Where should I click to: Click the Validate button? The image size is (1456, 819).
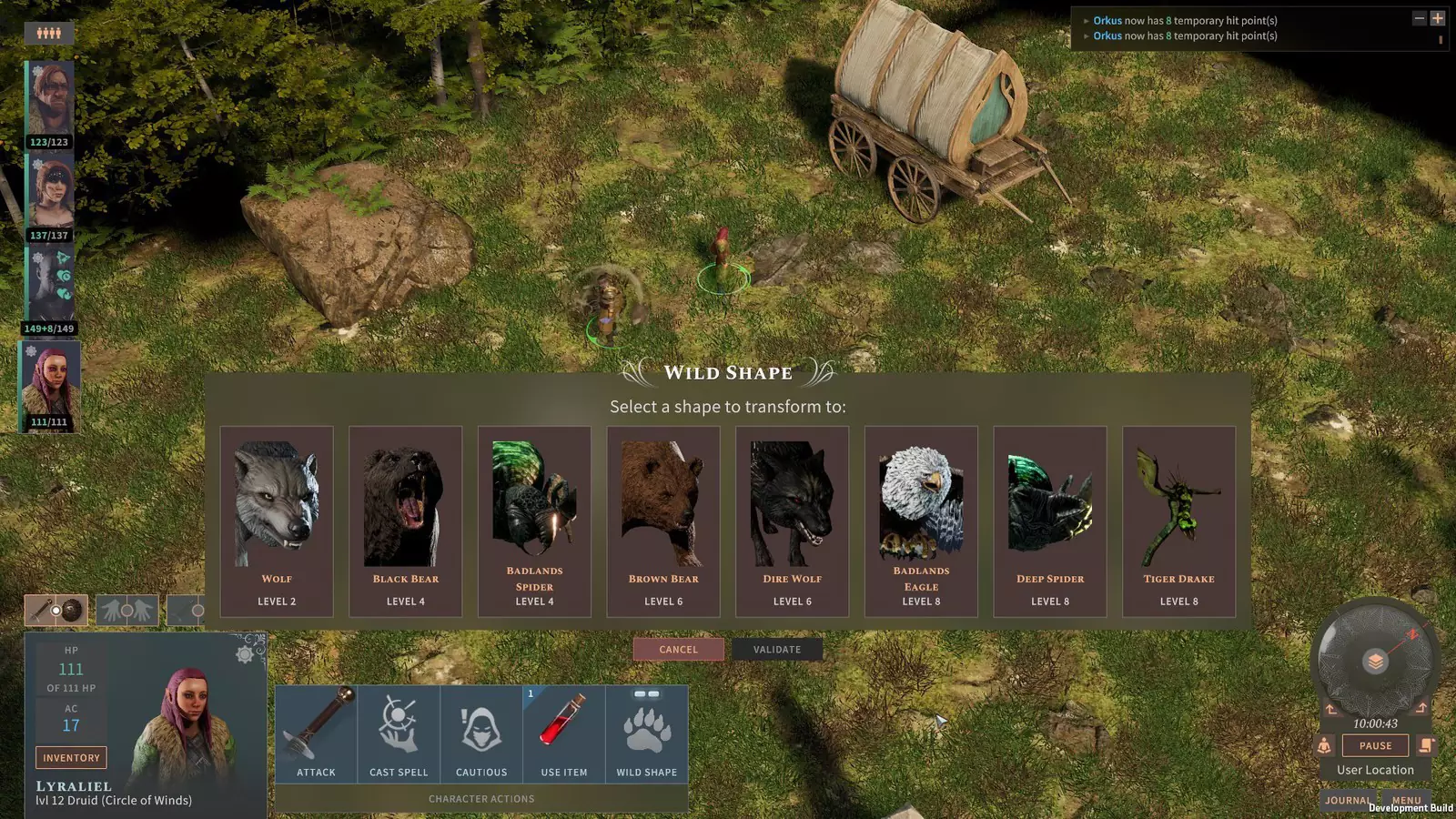pyautogui.click(x=777, y=650)
